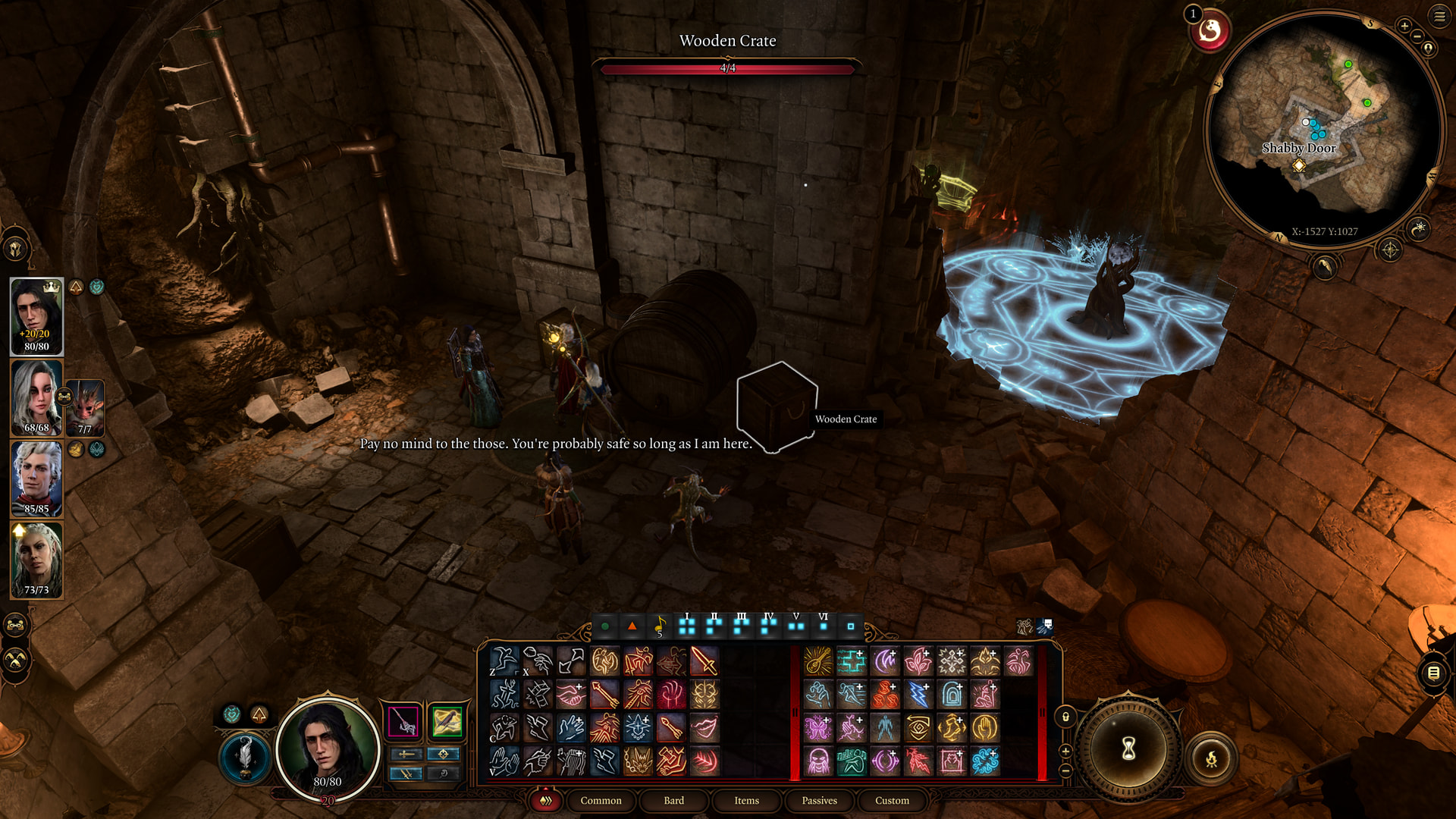Use the red lips ability icon
This screenshot has width=1456, height=819.
704,728
